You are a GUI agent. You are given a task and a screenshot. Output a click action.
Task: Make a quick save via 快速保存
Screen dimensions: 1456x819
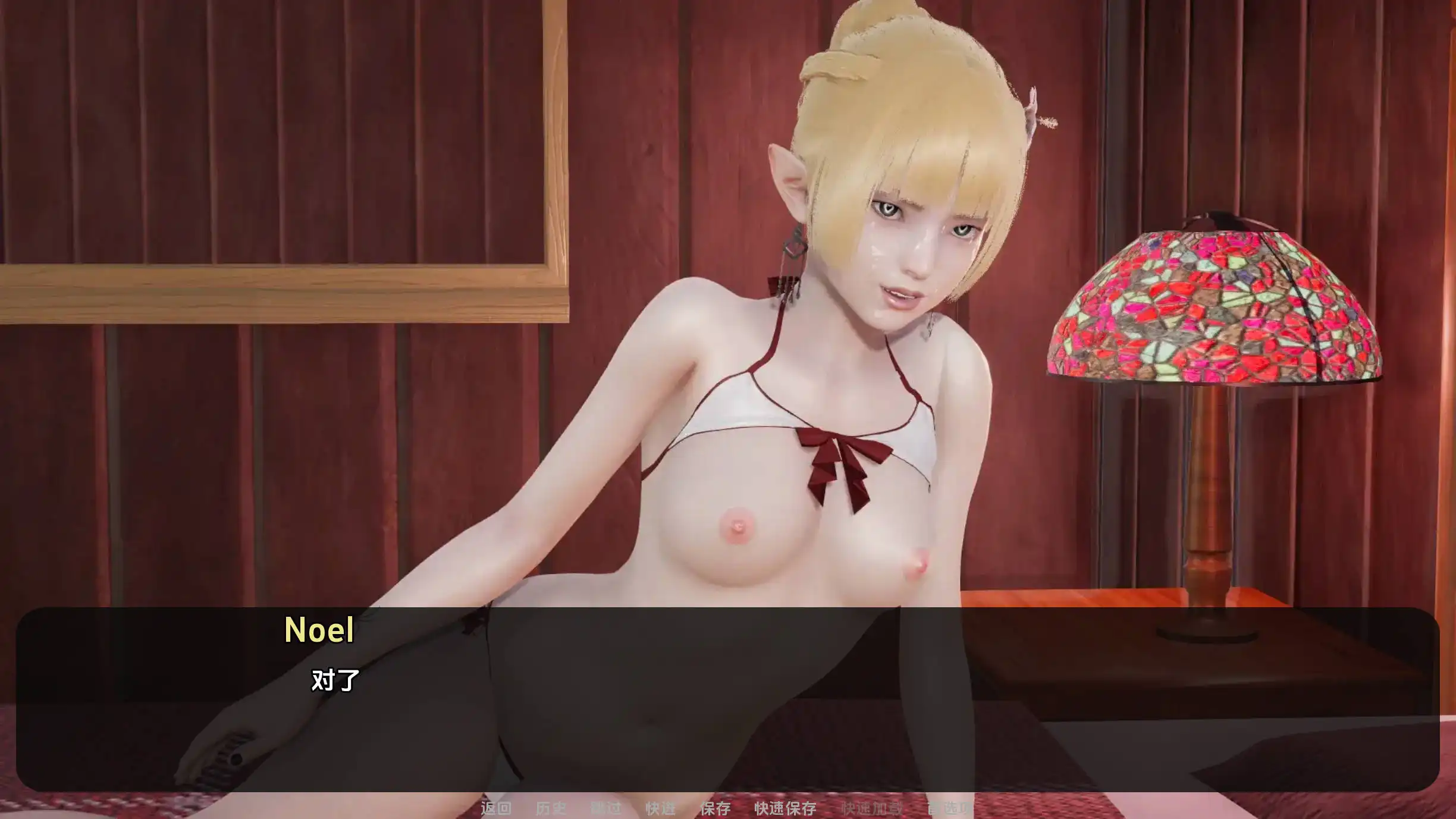pos(785,808)
